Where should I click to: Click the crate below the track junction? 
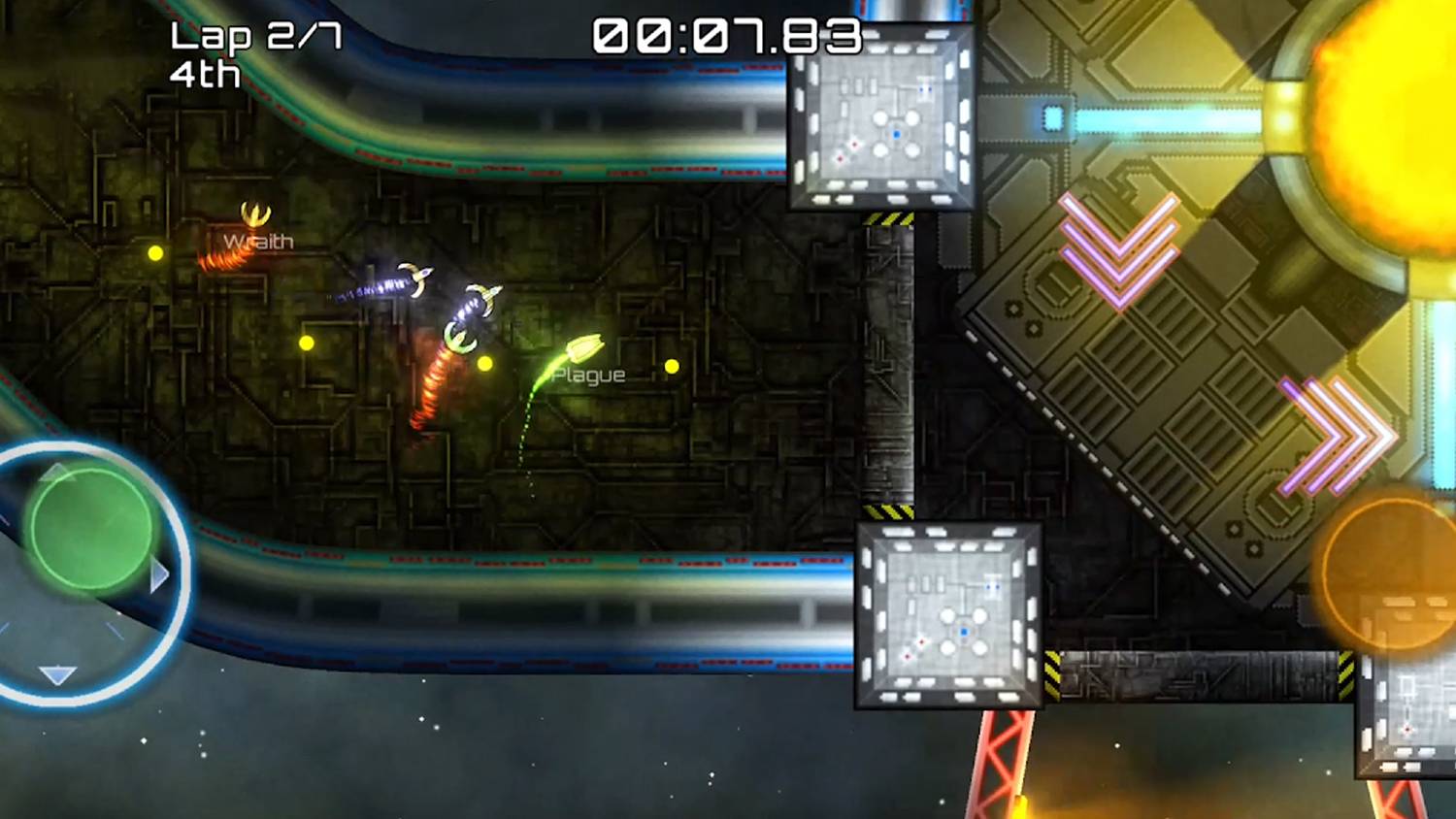pyautogui.click(x=946, y=611)
